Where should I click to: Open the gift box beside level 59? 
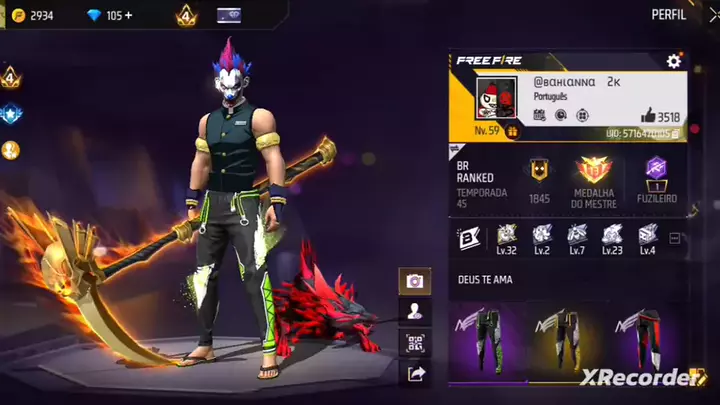(513, 131)
